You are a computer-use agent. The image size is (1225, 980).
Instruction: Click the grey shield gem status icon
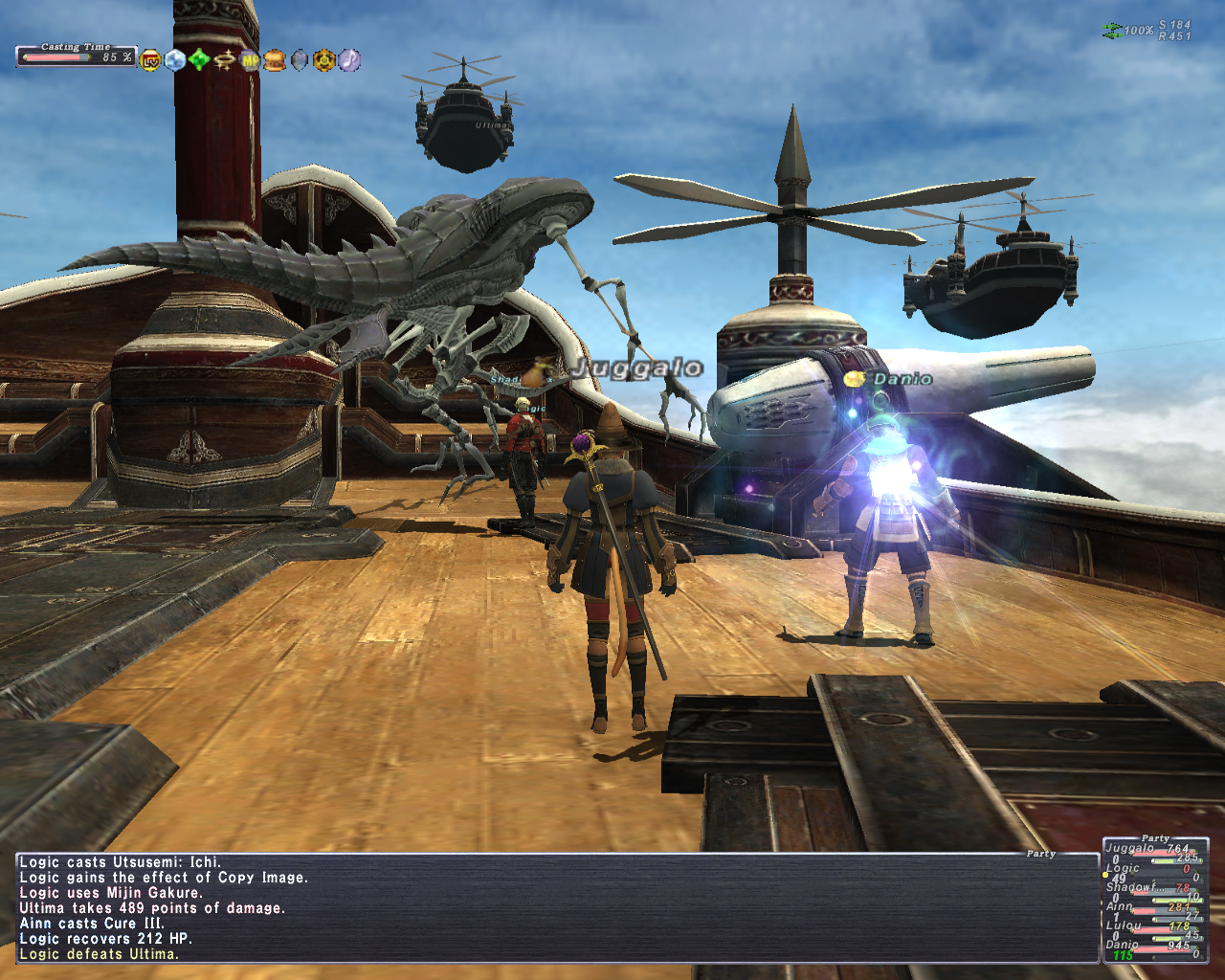(x=300, y=61)
